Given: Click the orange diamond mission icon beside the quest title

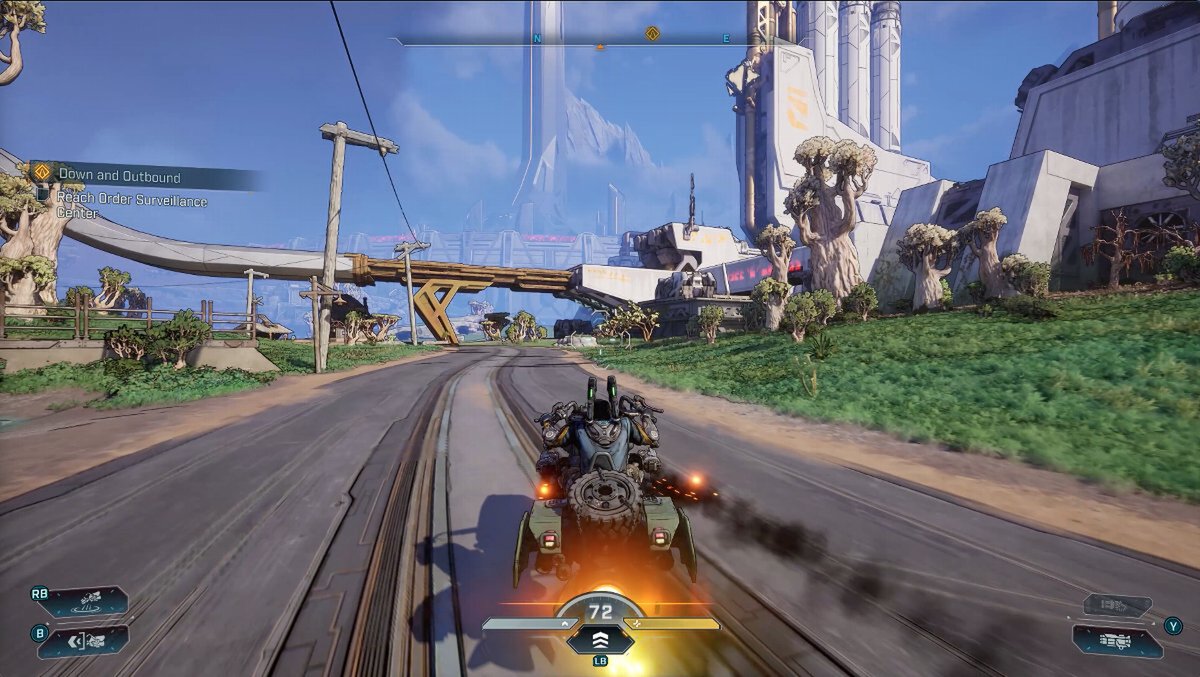Looking at the screenshot, I should [x=42, y=173].
